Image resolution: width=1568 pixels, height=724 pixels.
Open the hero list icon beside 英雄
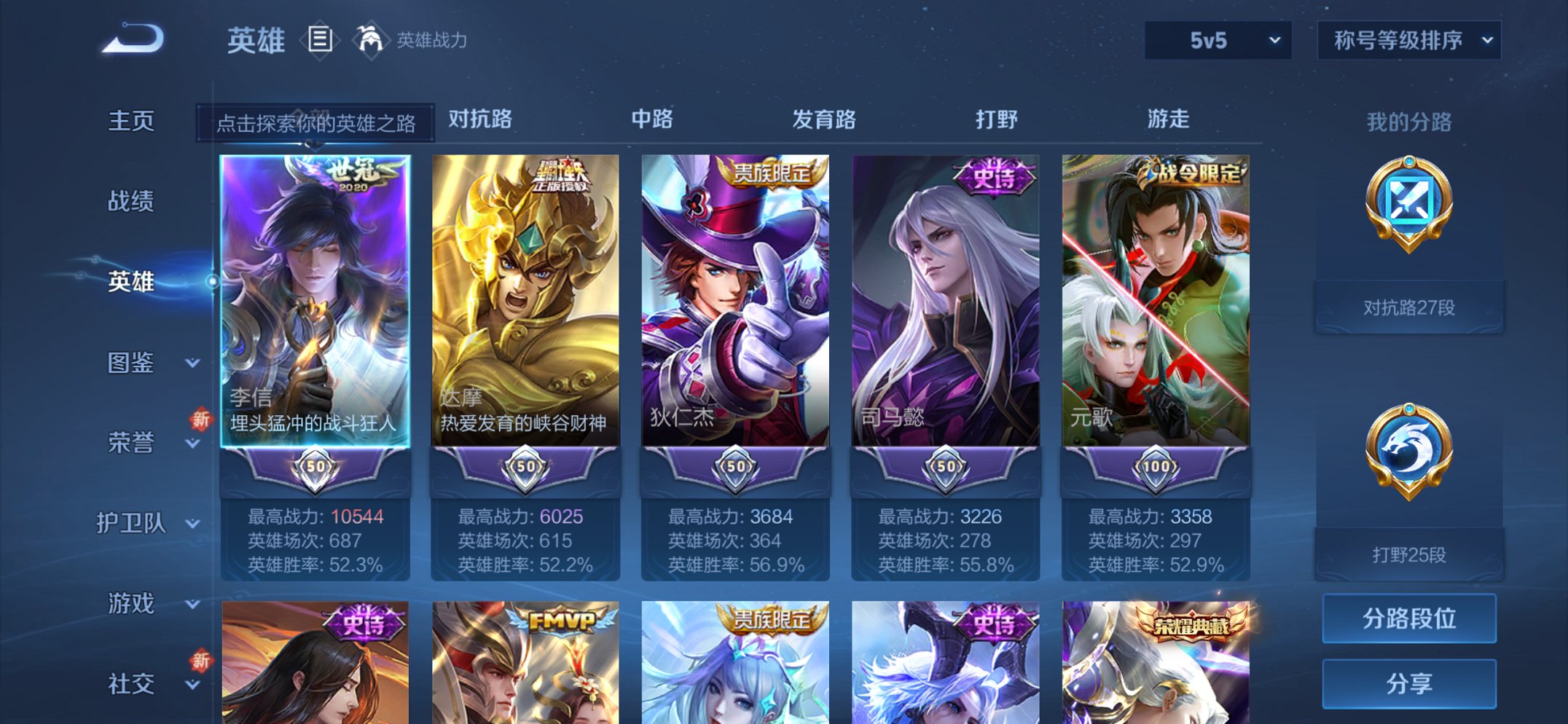(318, 40)
